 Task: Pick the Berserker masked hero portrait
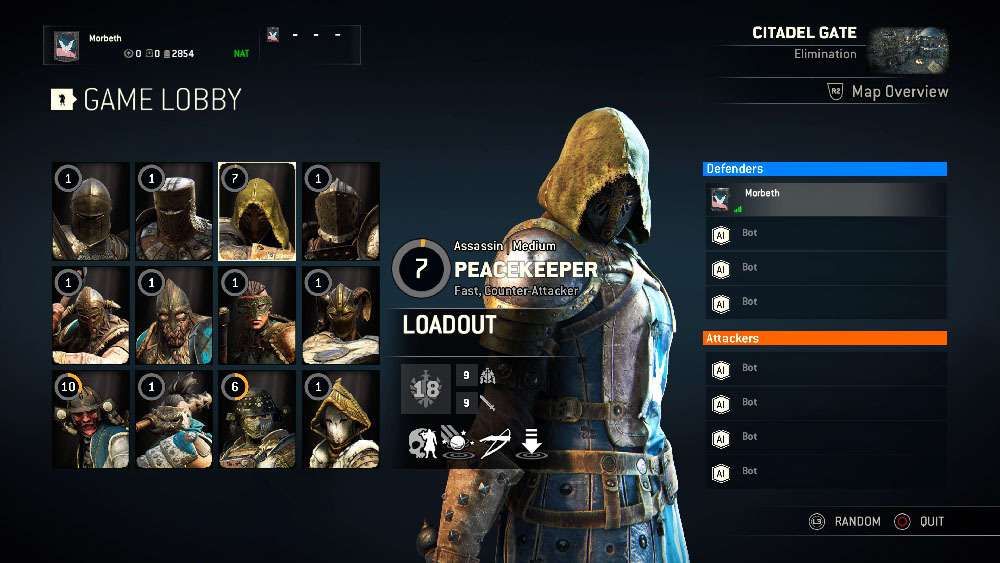click(257, 314)
